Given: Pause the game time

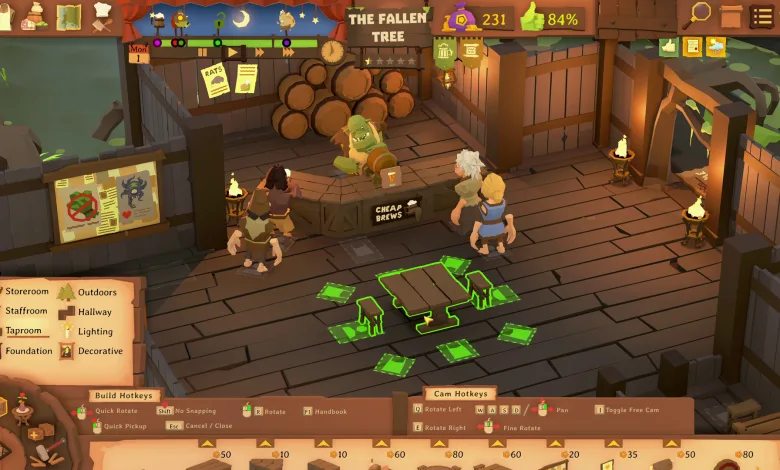Looking at the screenshot, I should click(x=203, y=52).
